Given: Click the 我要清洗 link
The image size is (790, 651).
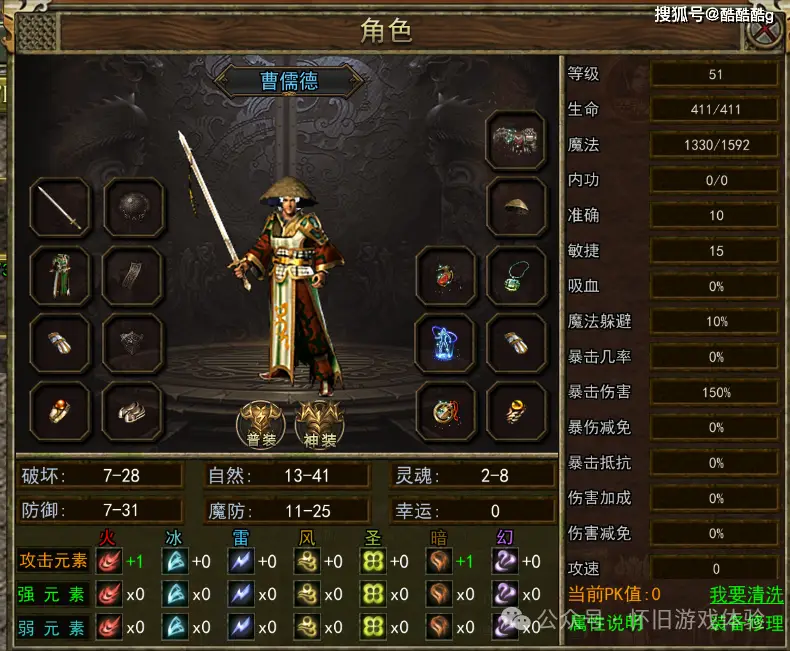Looking at the screenshot, I should pos(746,595).
